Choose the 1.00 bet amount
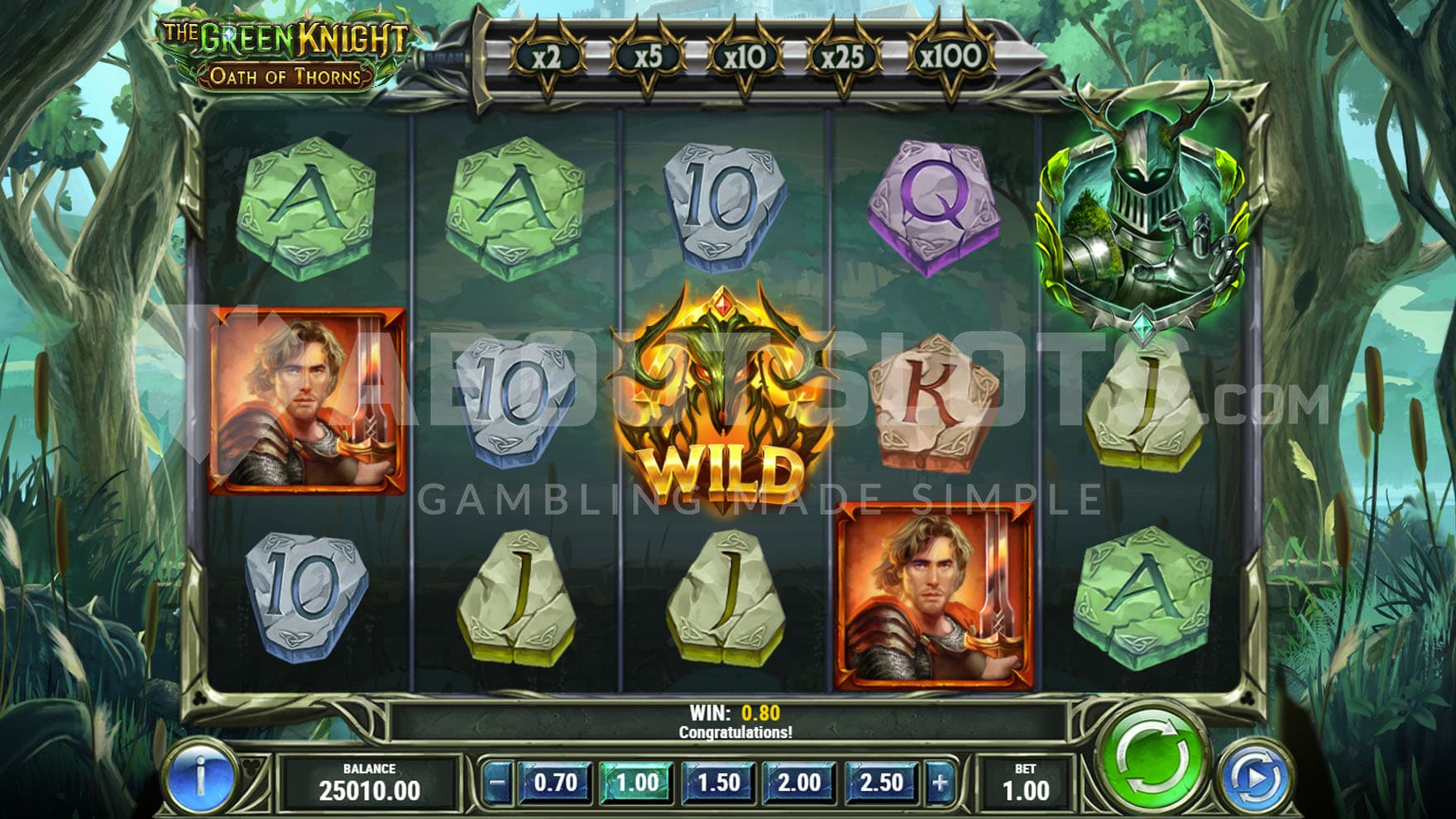1456x819 pixels. point(637,782)
